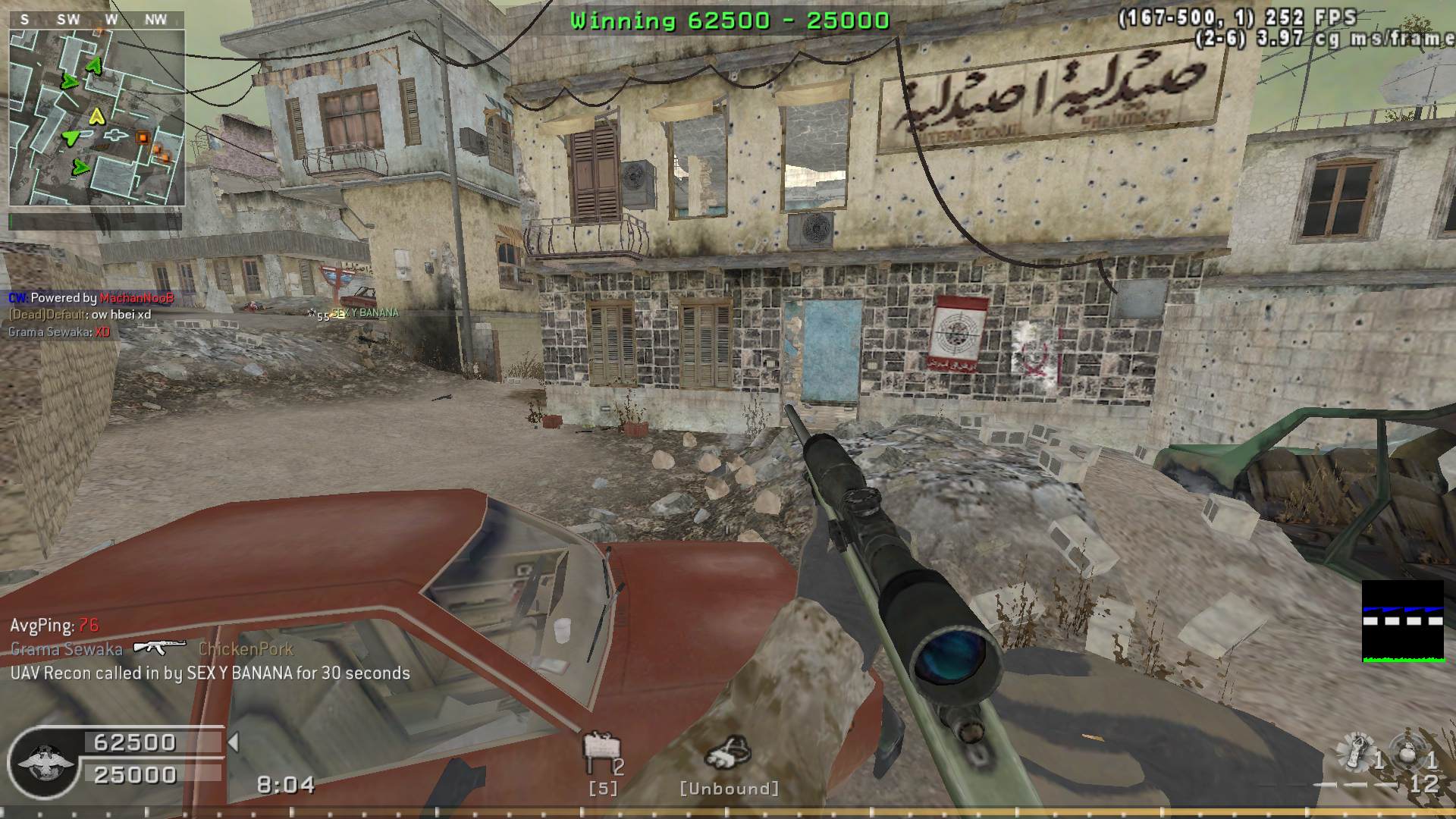Click the lagometer network graph

click(1402, 621)
